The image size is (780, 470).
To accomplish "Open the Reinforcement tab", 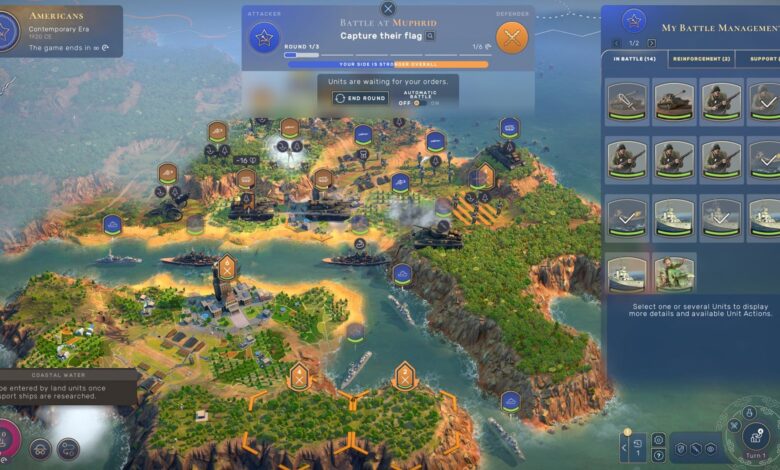I will pos(700,59).
